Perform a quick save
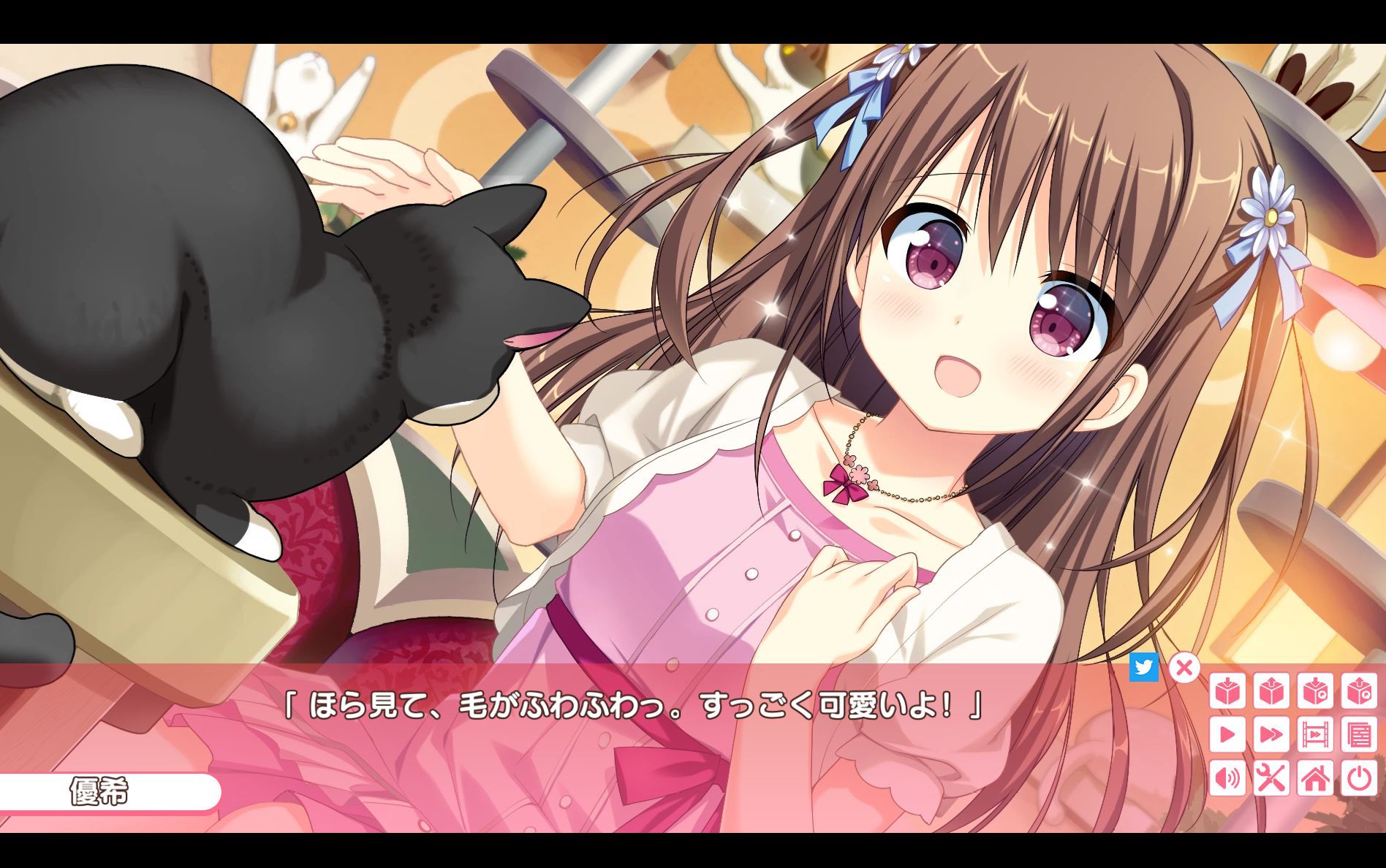 coord(1314,691)
